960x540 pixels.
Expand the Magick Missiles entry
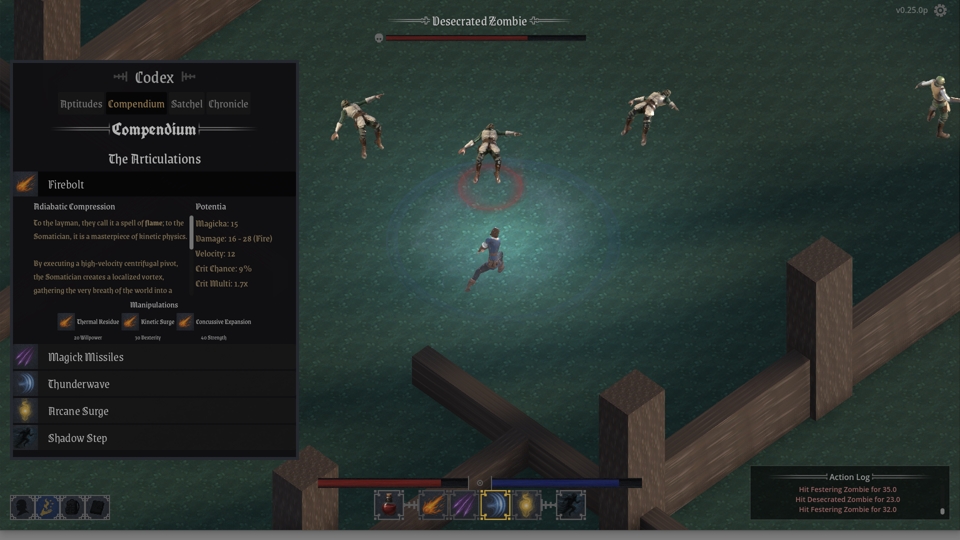[x=155, y=357]
